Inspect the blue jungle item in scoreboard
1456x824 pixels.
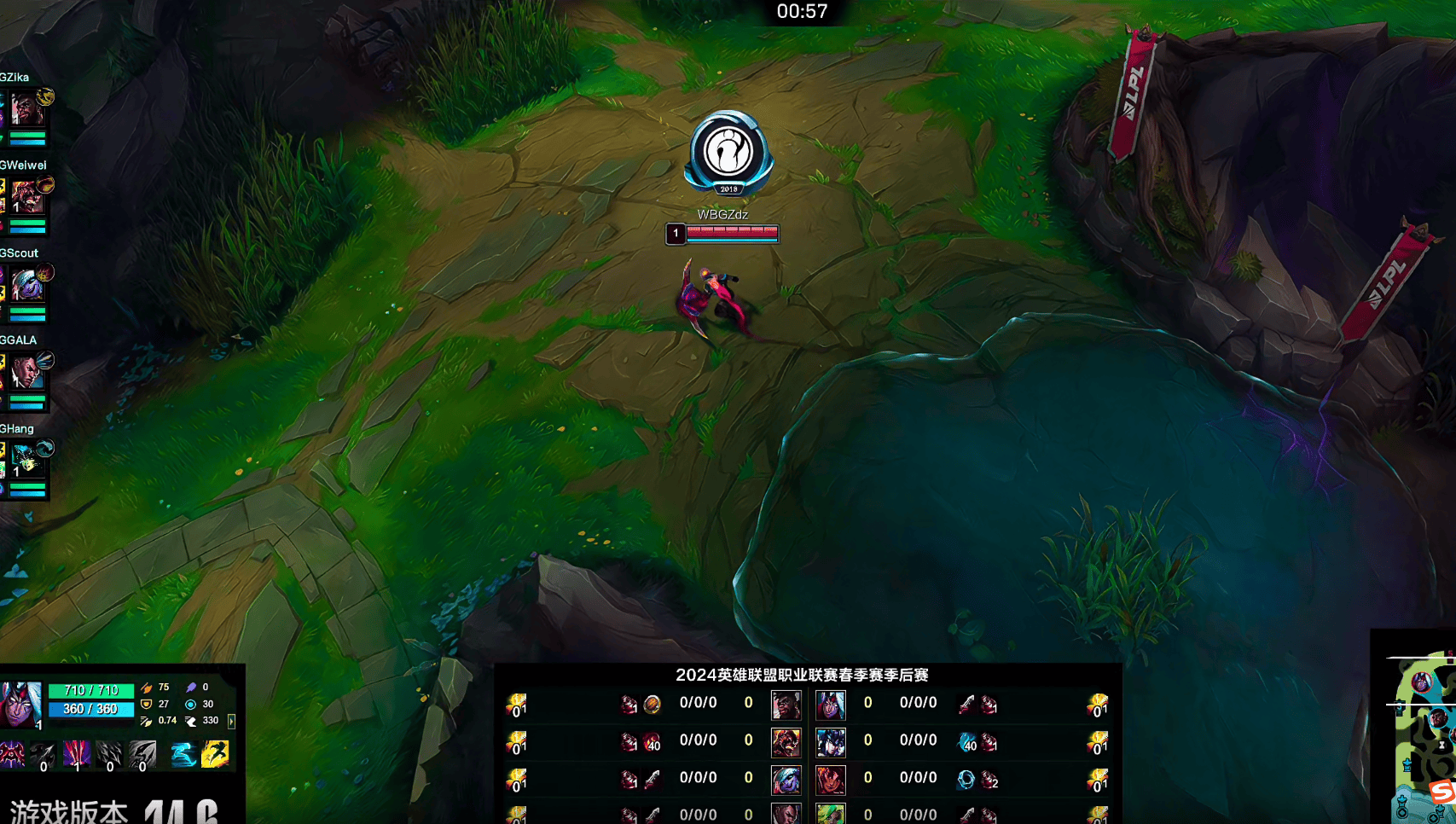point(966,744)
